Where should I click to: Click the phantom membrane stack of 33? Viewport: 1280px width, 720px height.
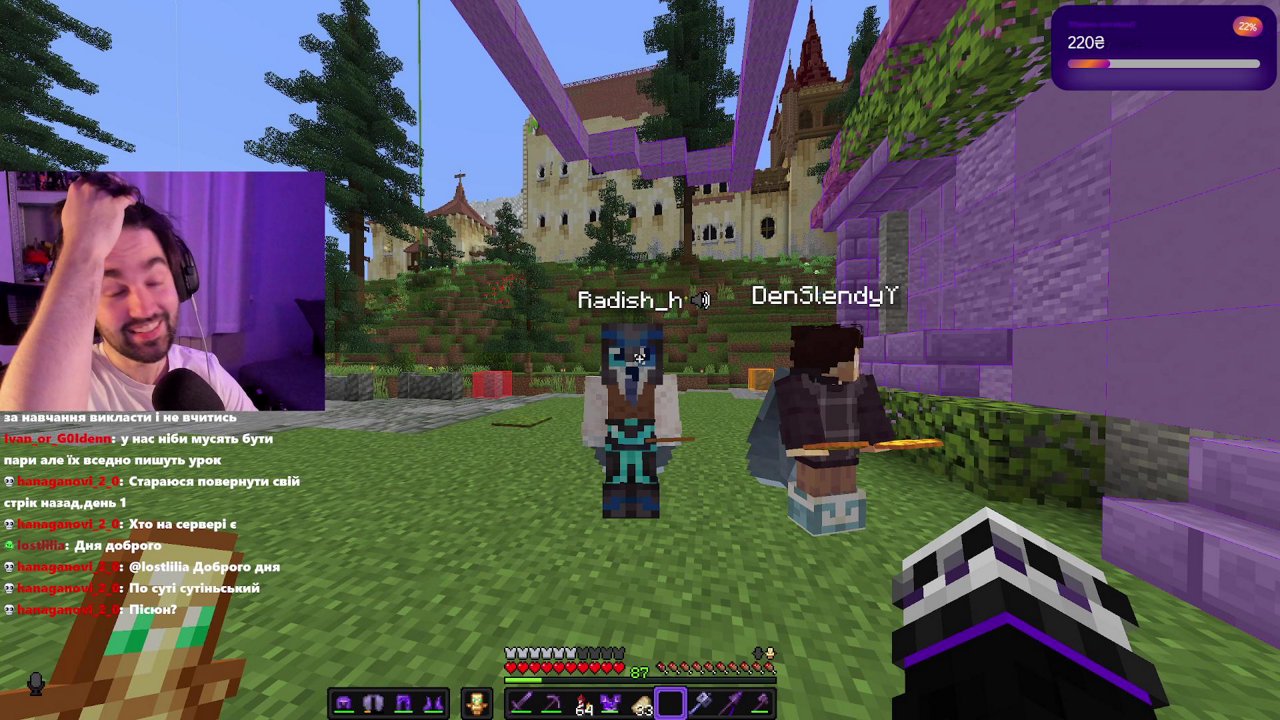(643, 702)
